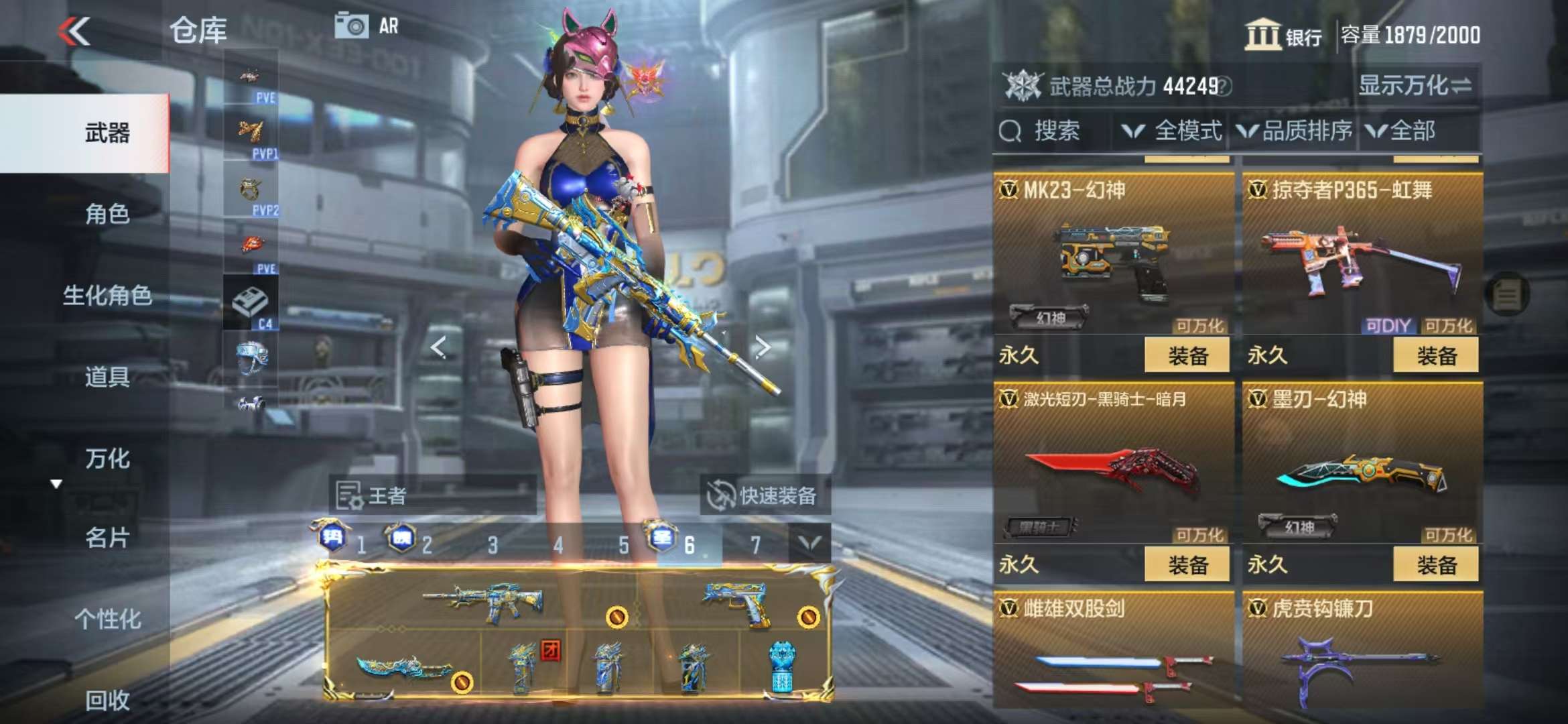Open the 银行 bank
The image size is (1568, 724).
coord(1283,35)
